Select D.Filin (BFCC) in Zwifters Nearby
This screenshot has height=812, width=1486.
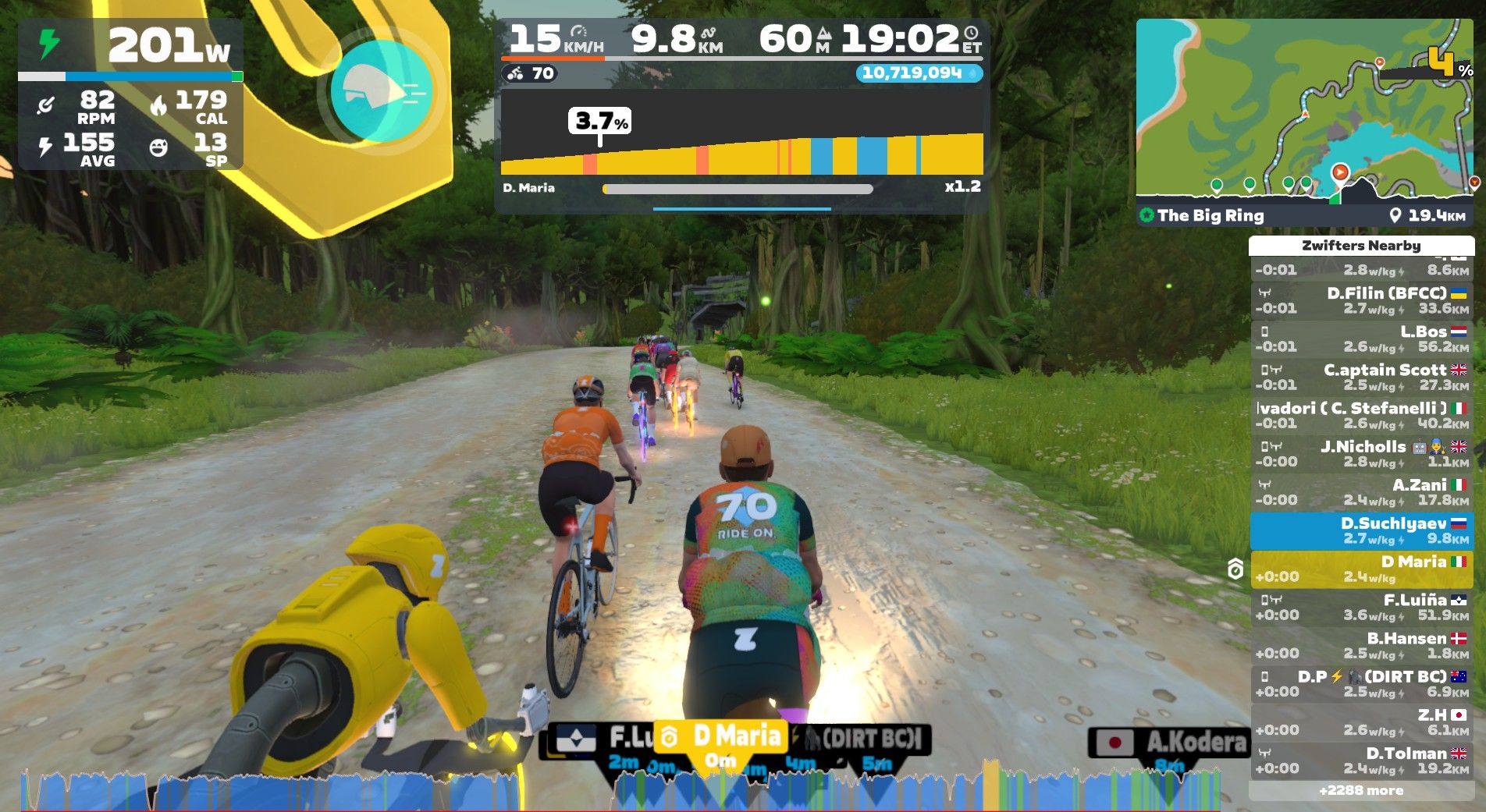pos(1361,300)
